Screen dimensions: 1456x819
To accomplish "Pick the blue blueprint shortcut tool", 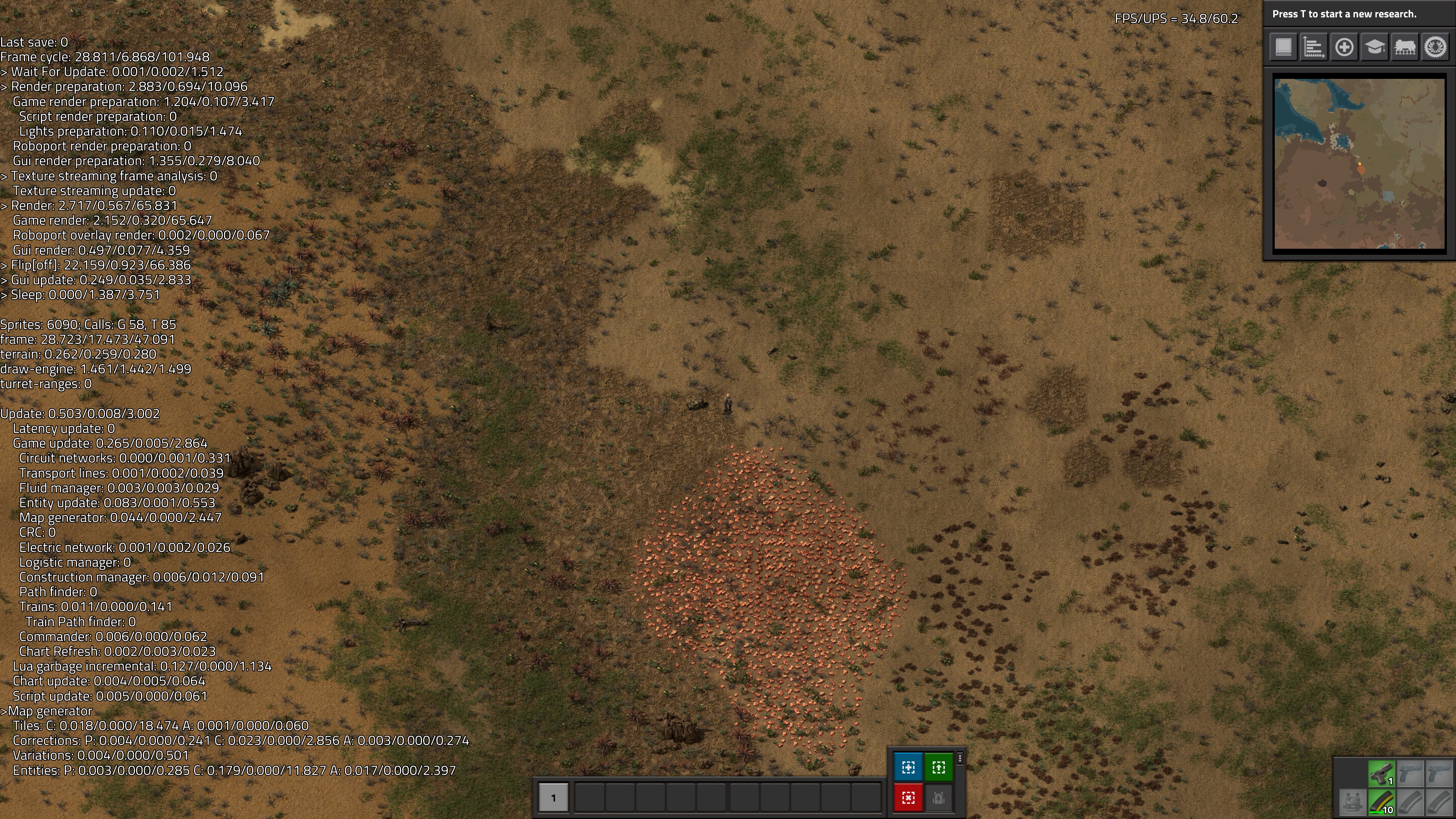I will tap(908, 767).
